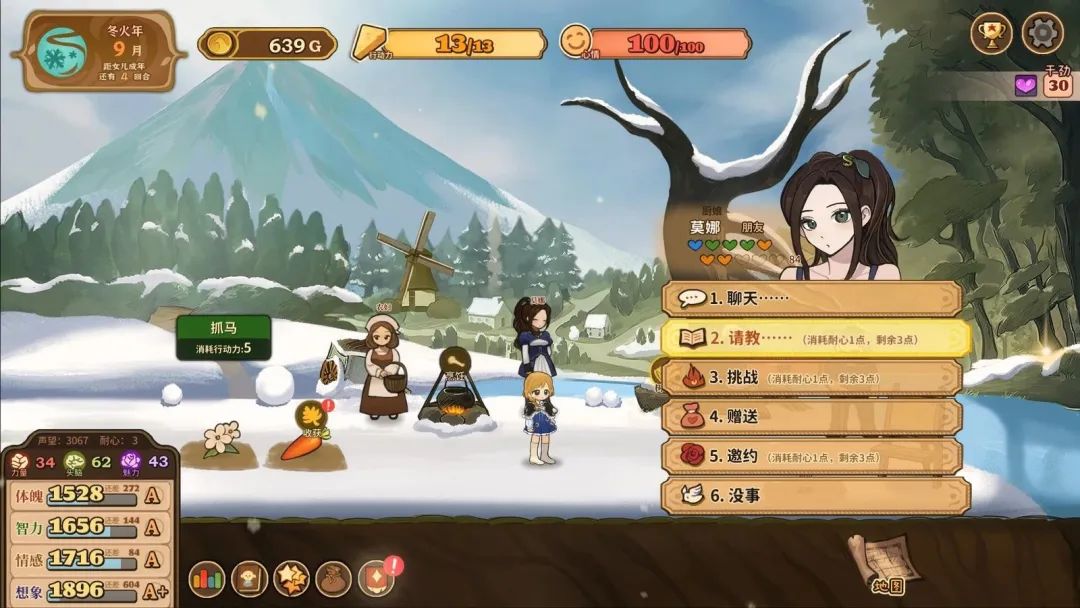Open the 地图 map scroll

(x=877, y=562)
